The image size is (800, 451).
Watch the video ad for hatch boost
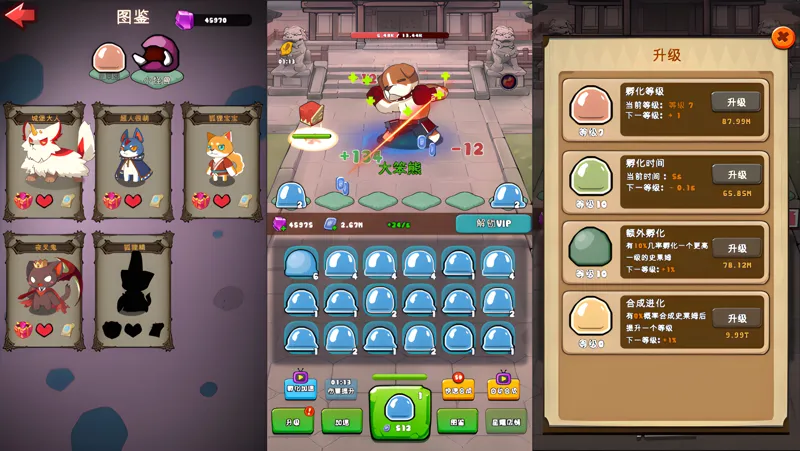click(300, 385)
